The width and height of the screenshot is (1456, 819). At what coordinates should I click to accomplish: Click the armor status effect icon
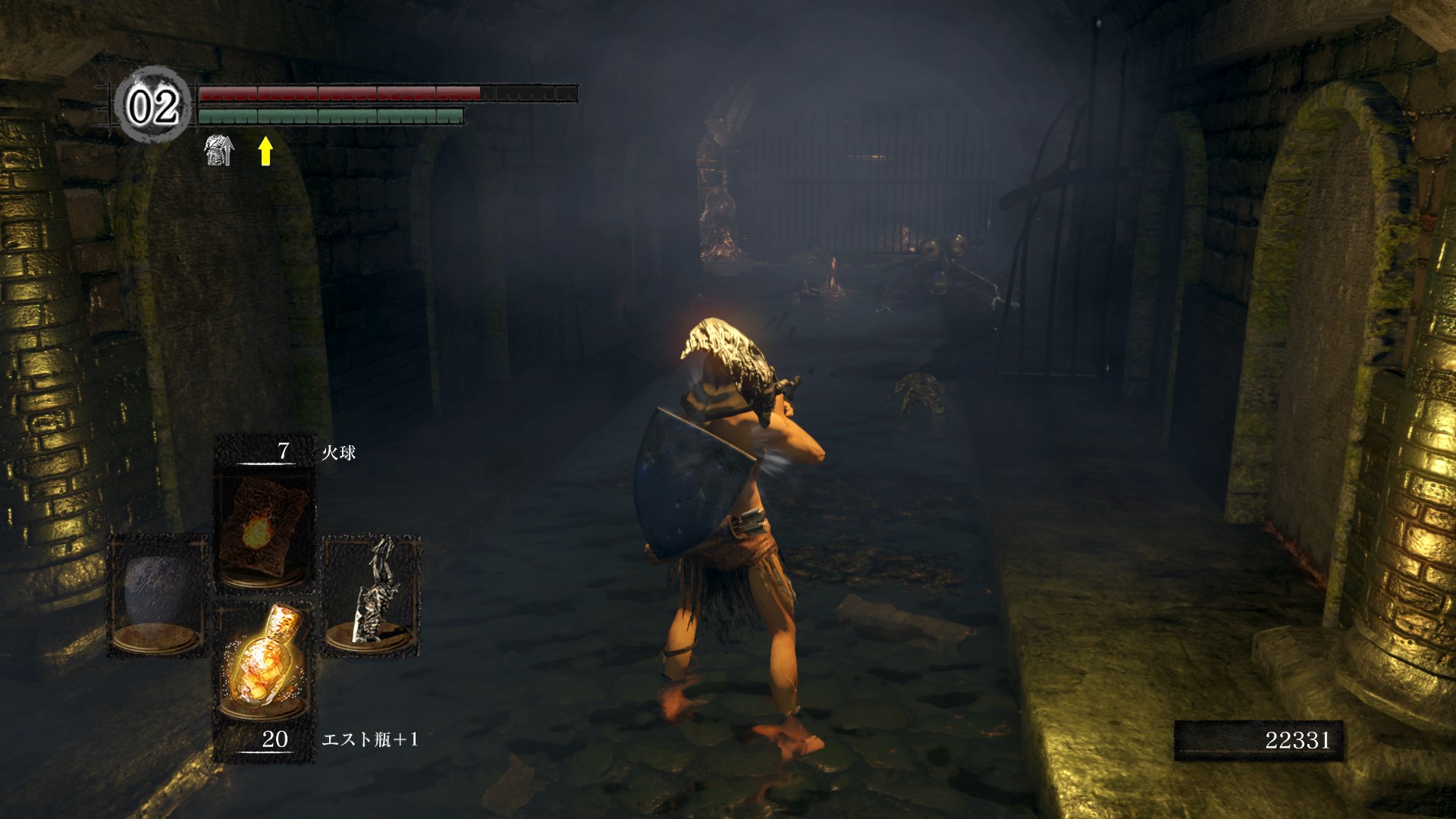tap(219, 152)
